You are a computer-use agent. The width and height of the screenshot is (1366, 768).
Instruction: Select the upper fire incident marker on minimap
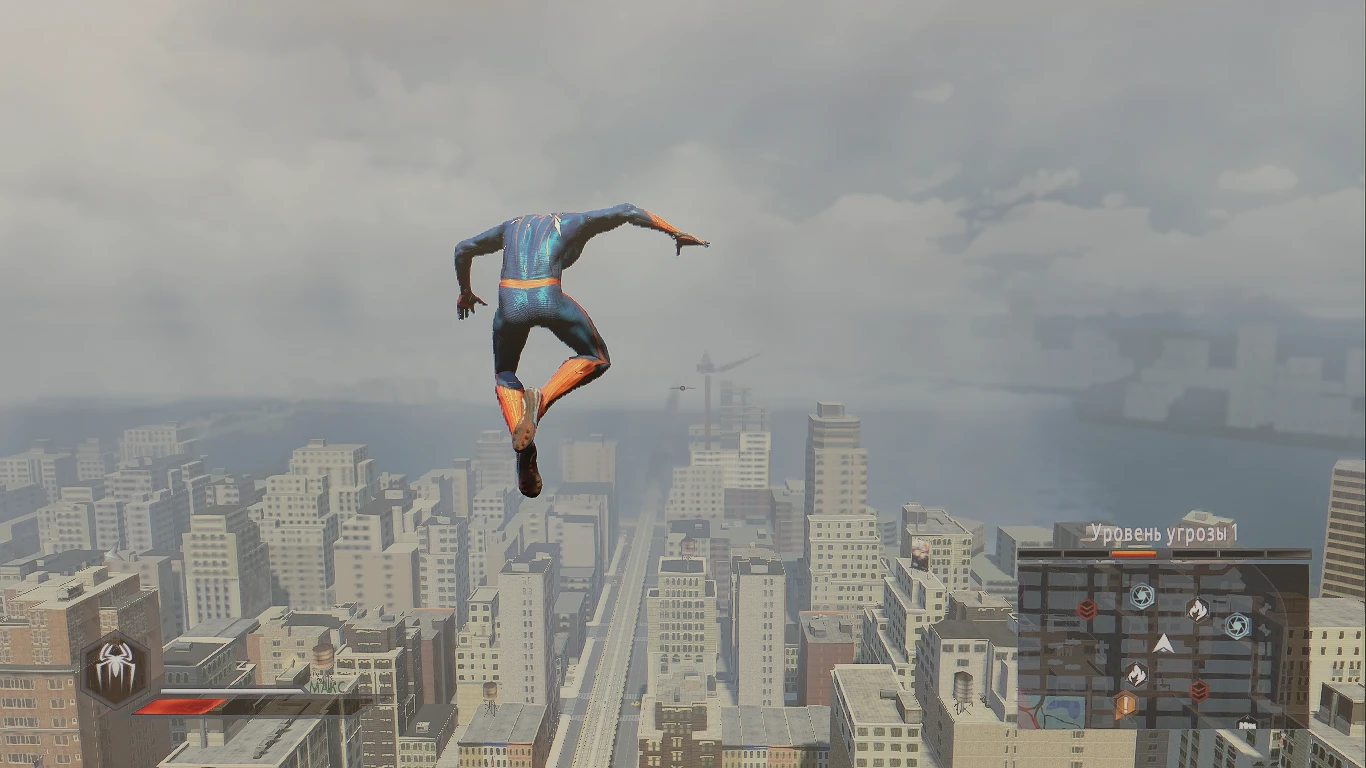click(x=1197, y=610)
